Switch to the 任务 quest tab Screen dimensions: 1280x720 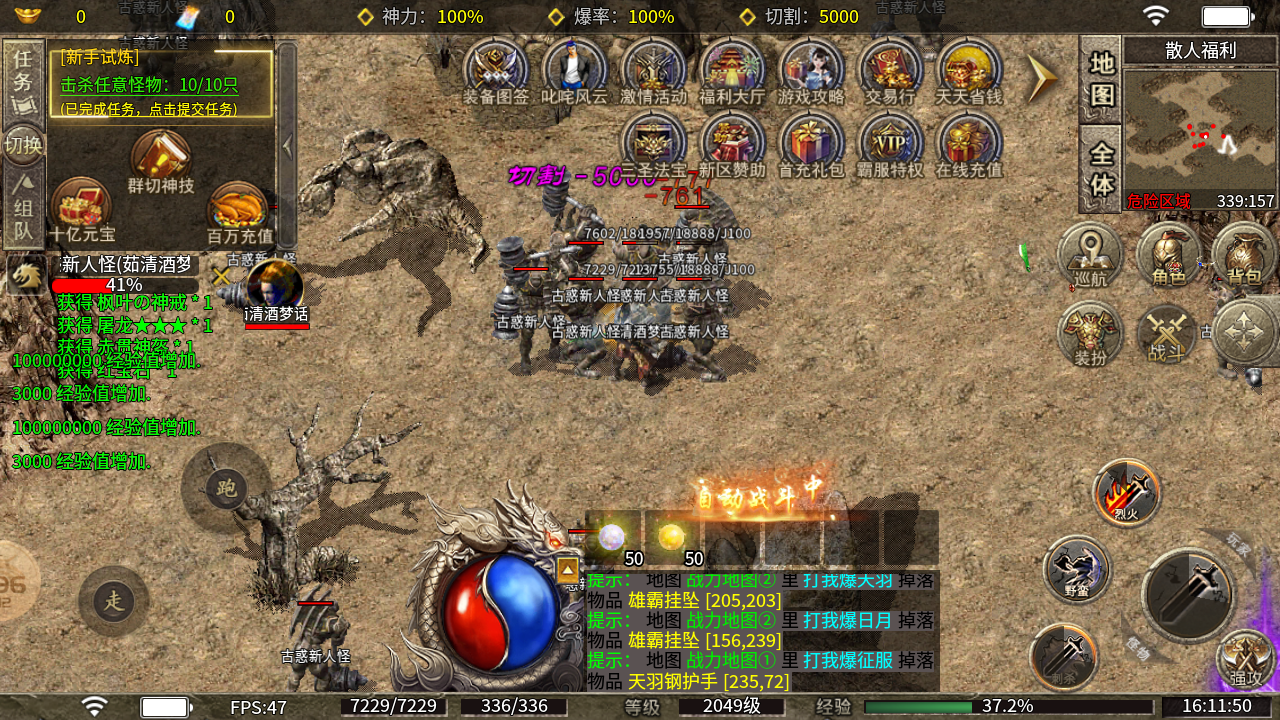point(23,80)
